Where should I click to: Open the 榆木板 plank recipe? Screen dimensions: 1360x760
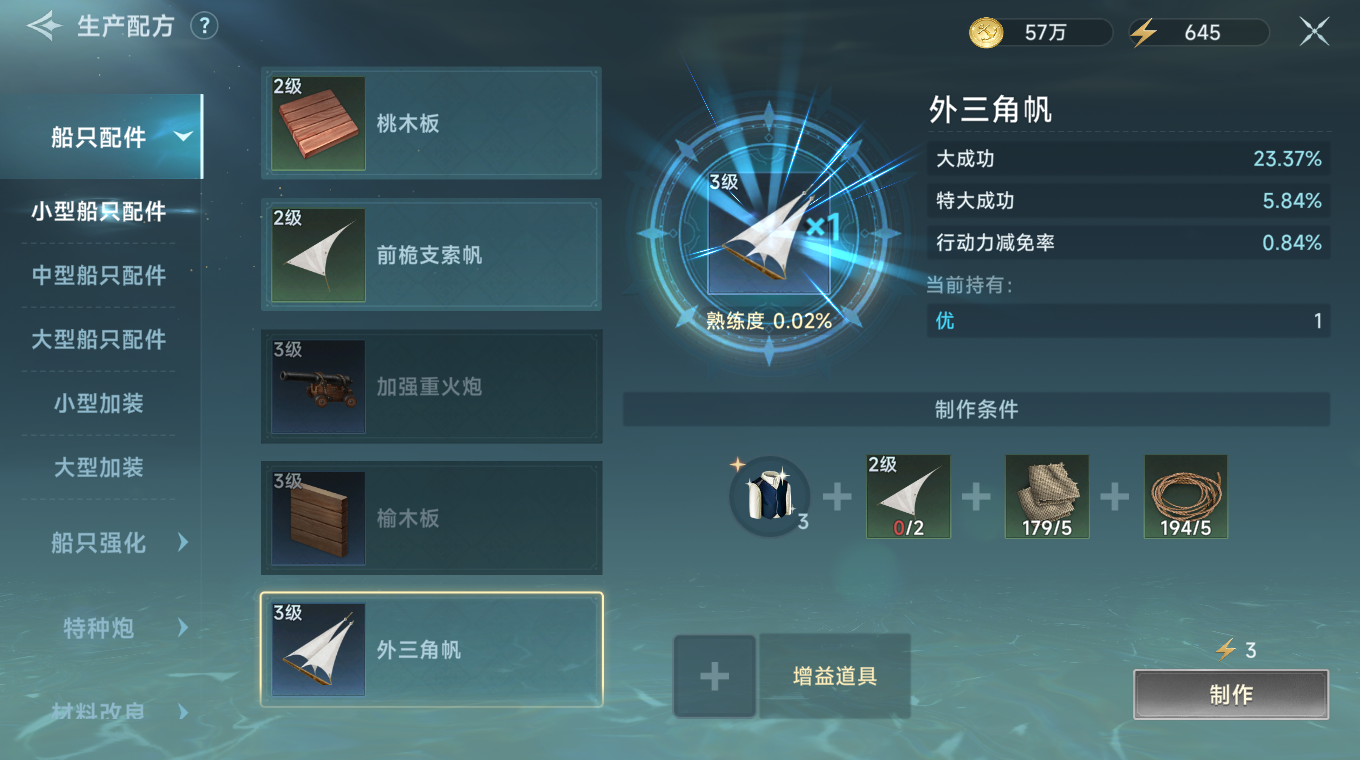tap(317, 518)
